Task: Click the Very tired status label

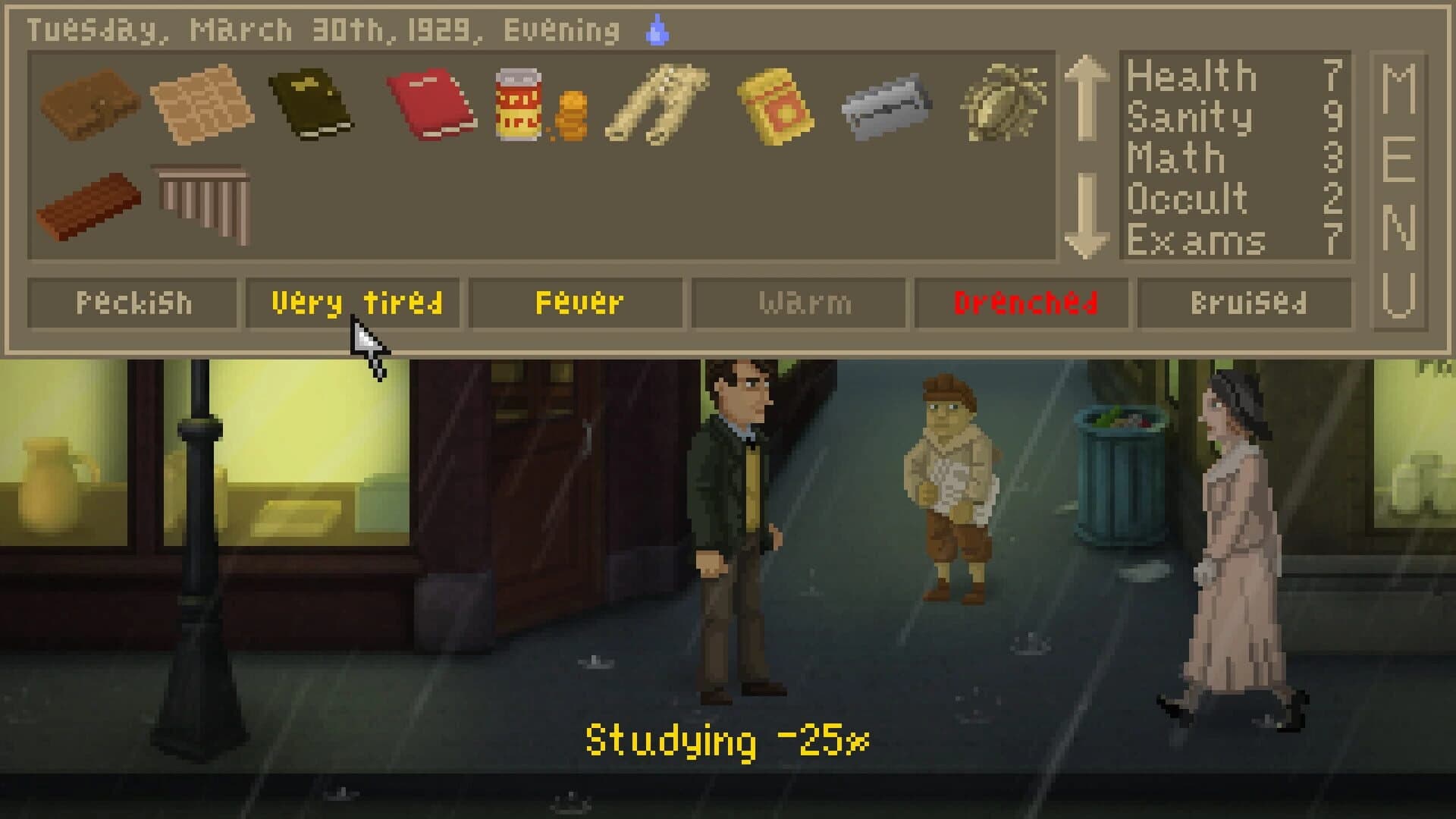Action: 353,302
